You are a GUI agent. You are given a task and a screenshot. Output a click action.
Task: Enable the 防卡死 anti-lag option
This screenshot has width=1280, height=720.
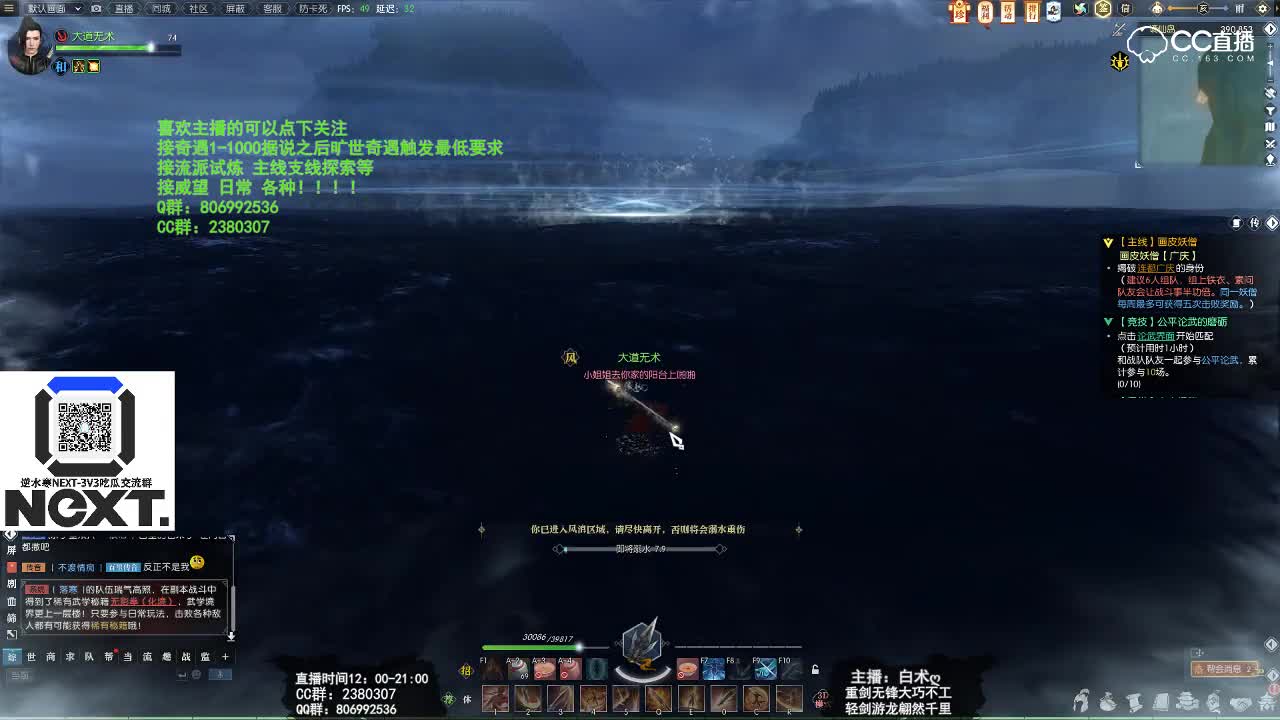(x=310, y=8)
